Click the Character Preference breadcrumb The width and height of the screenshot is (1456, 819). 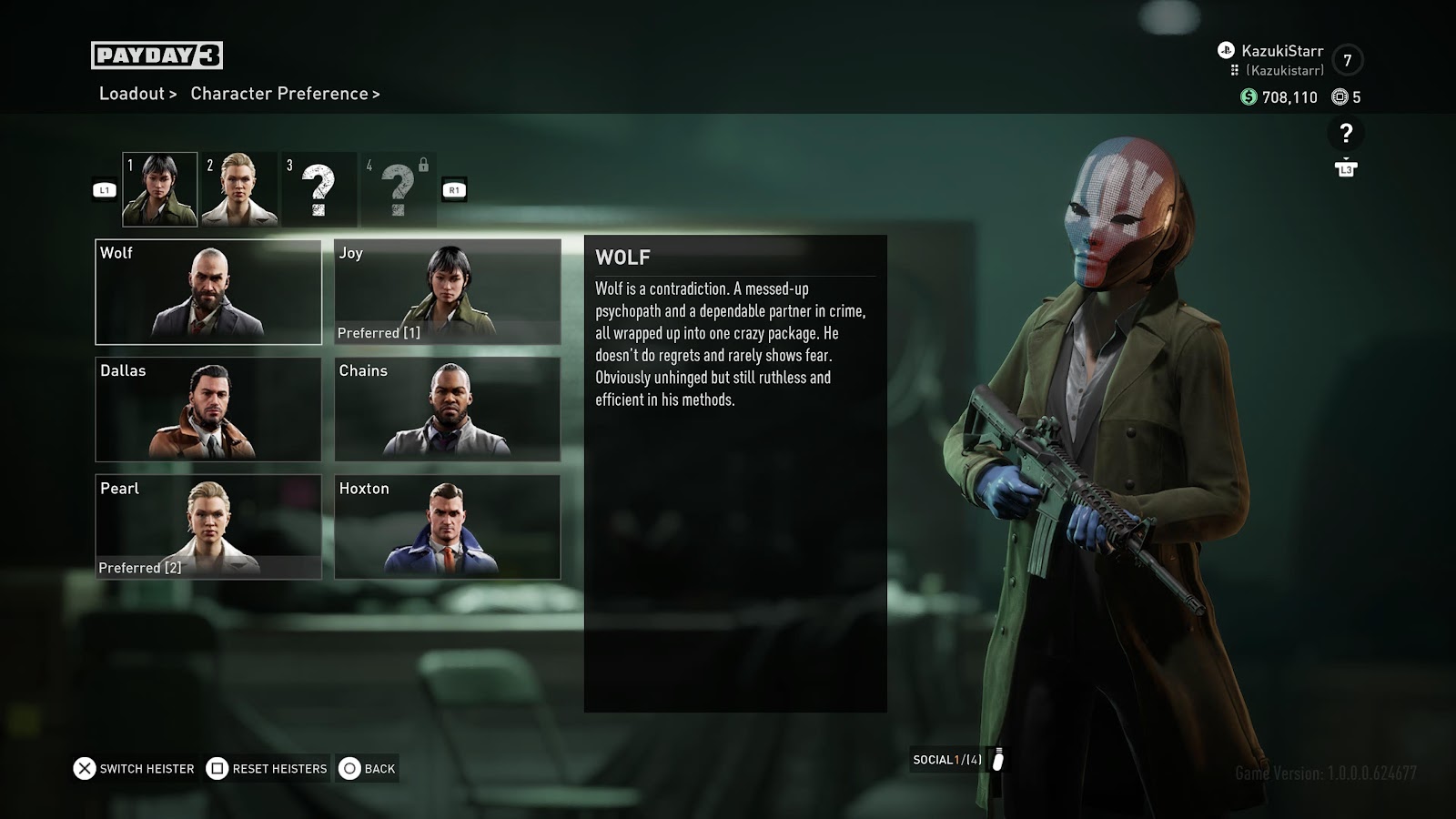pos(280,94)
